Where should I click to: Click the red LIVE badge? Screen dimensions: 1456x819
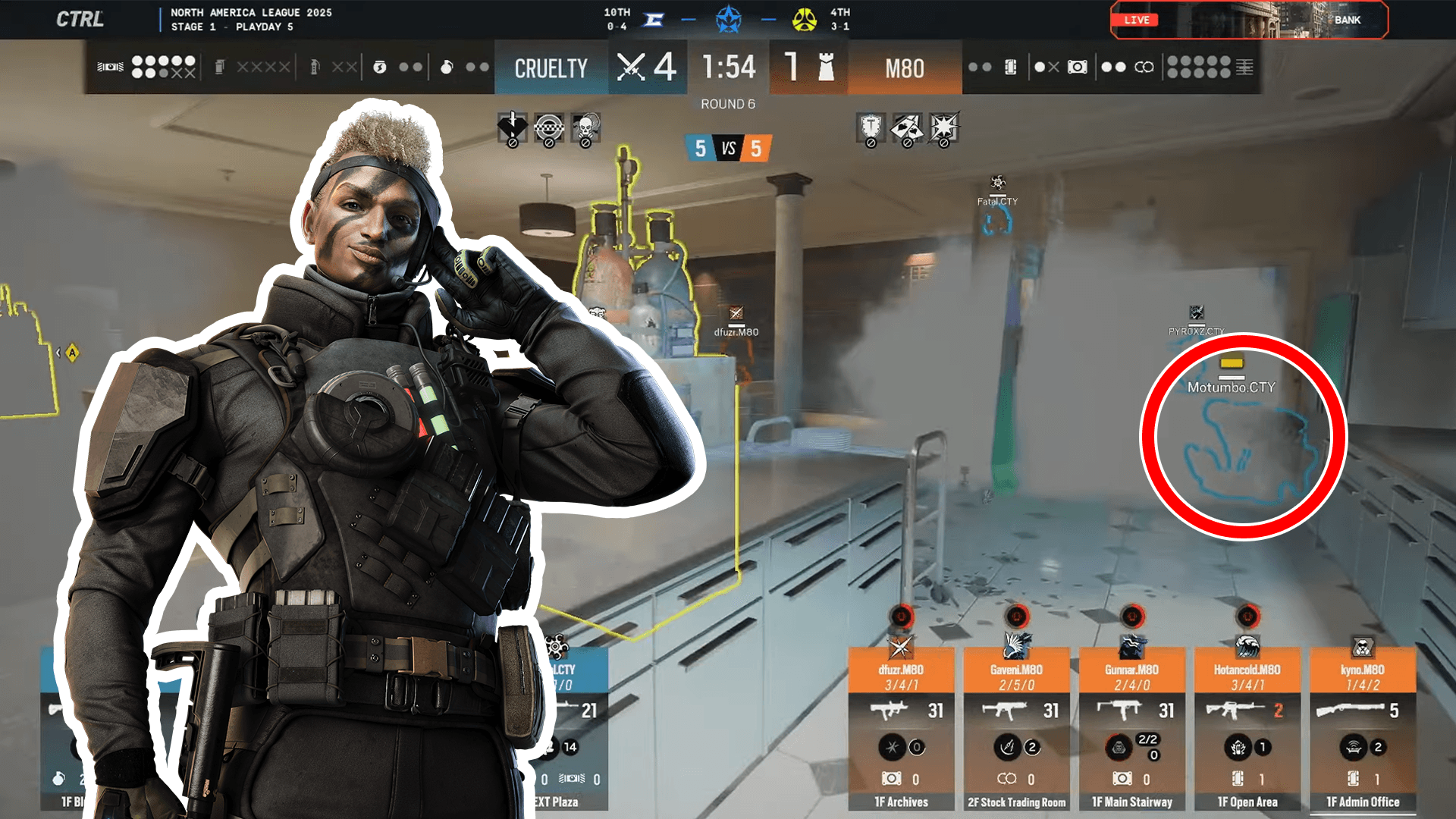(1136, 20)
